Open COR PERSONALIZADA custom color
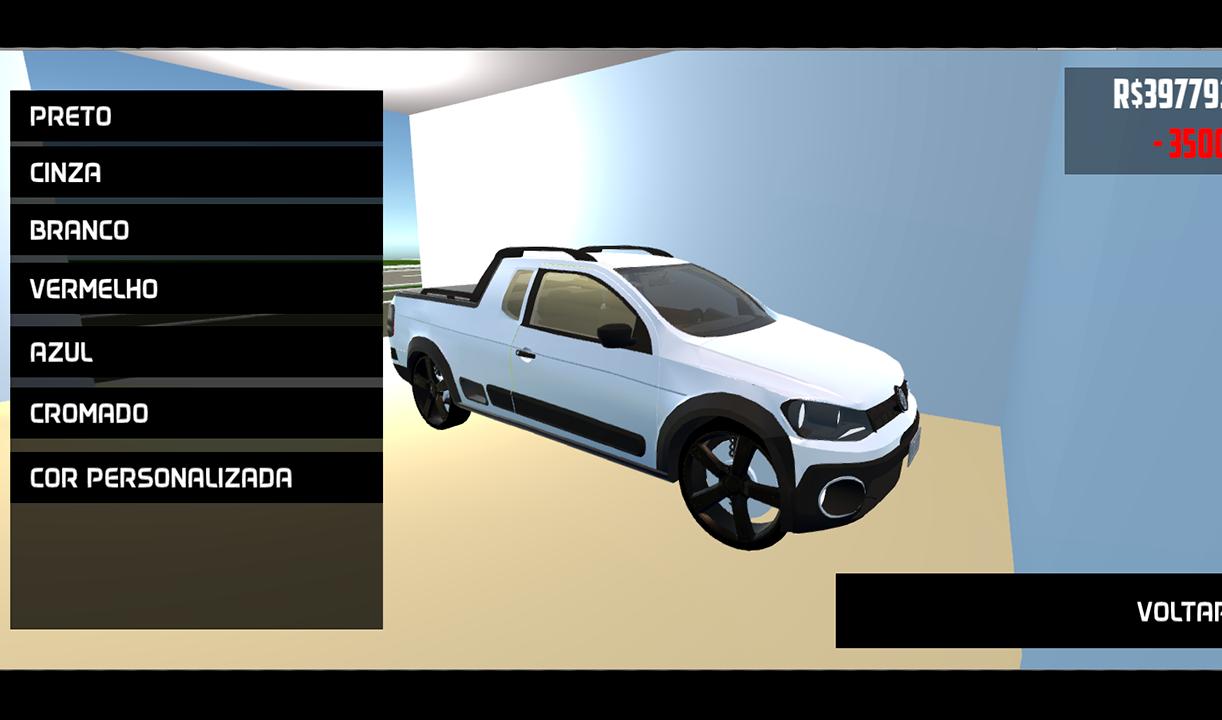The image size is (1222, 720). click(196, 477)
